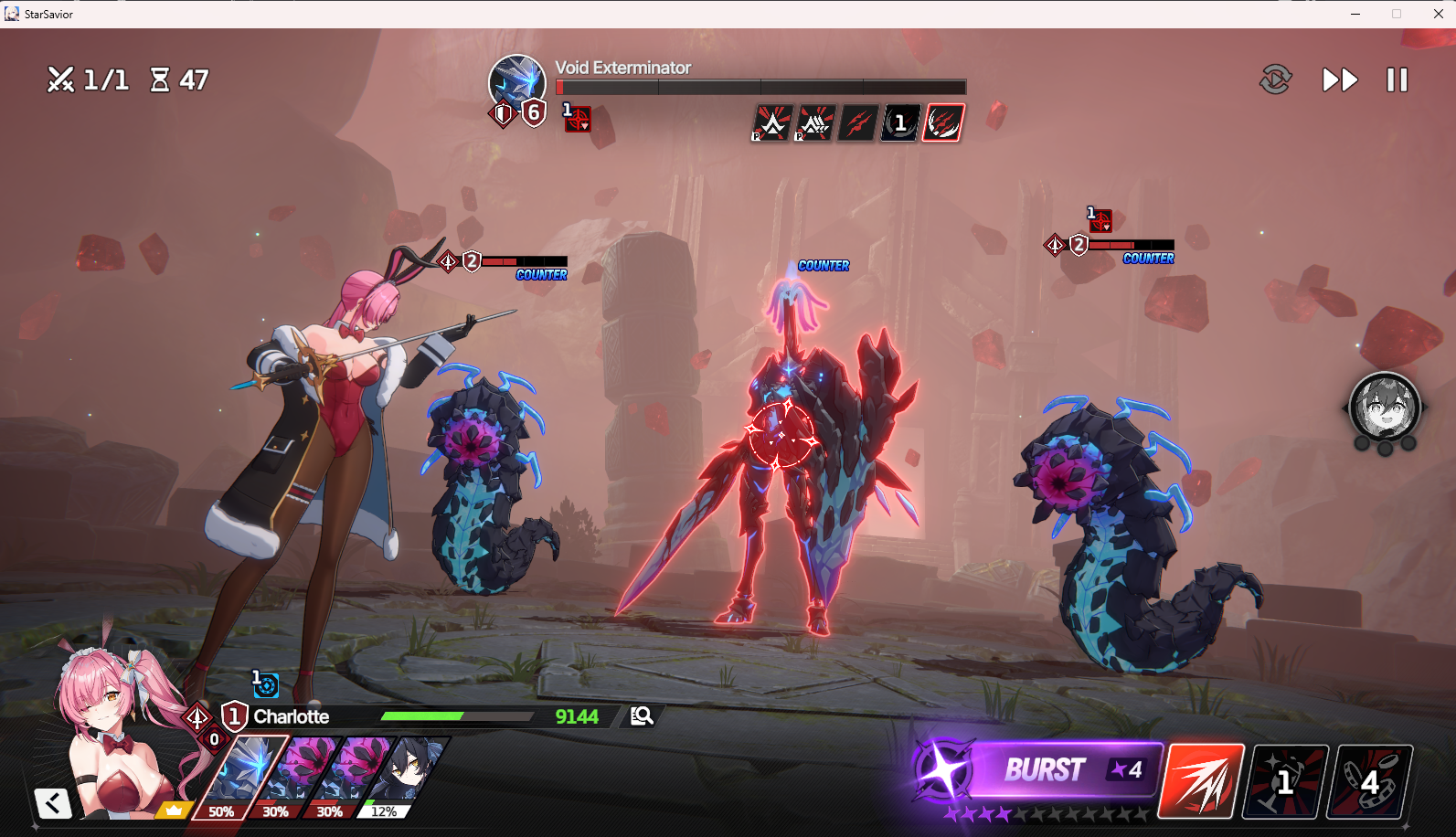Open the Void Exterminator boss portrait
This screenshot has width=1456, height=837.
(516, 82)
